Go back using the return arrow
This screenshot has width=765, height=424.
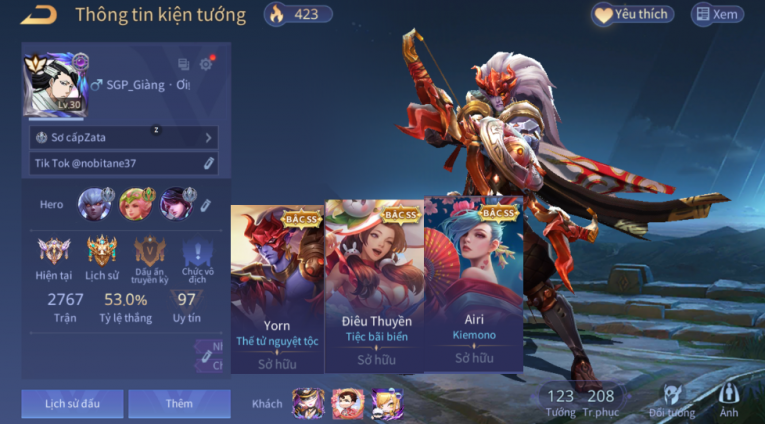pos(39,14)
